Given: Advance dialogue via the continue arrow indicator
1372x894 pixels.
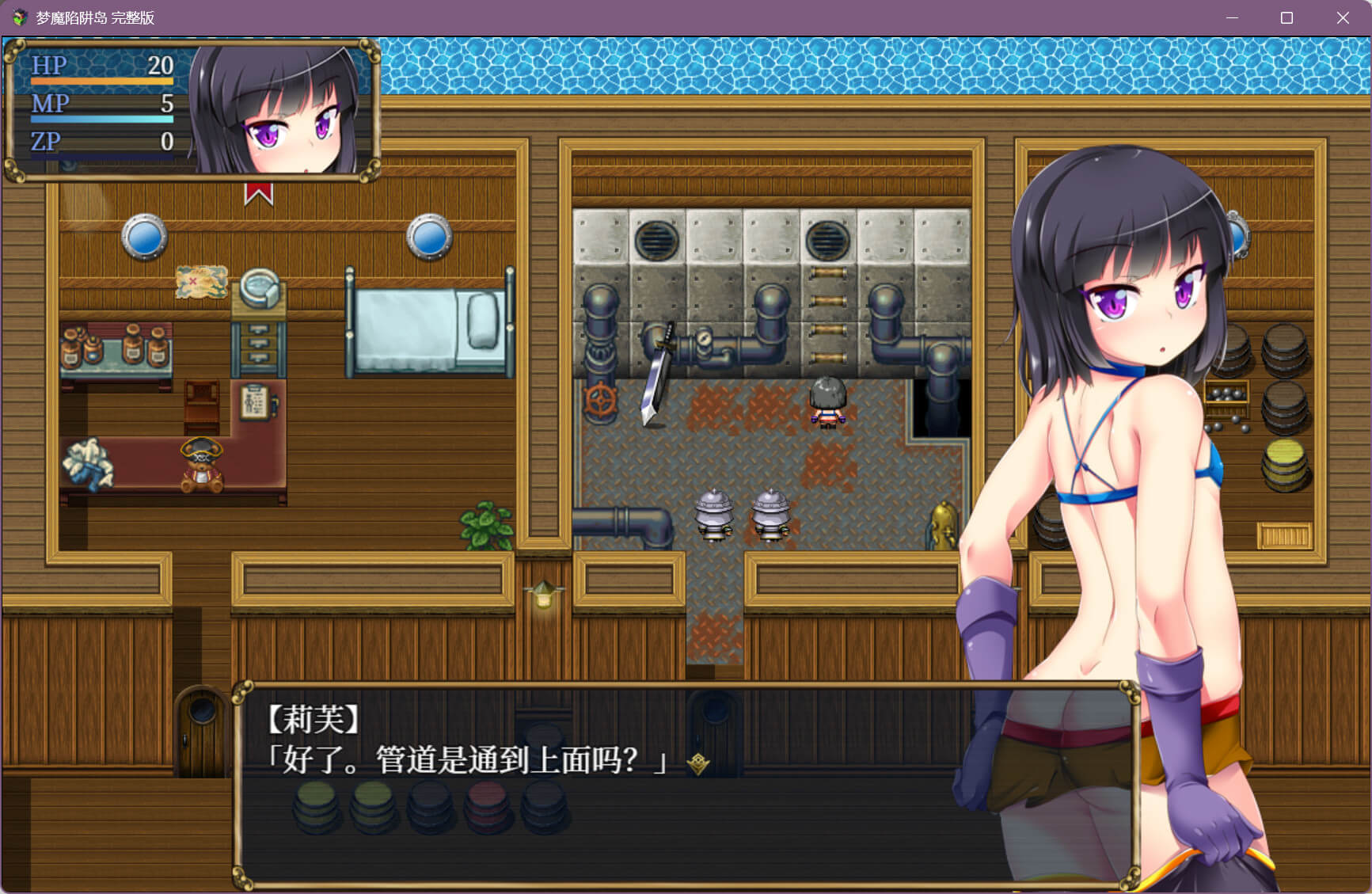Looking at the screenshot, I should (697, 763).
